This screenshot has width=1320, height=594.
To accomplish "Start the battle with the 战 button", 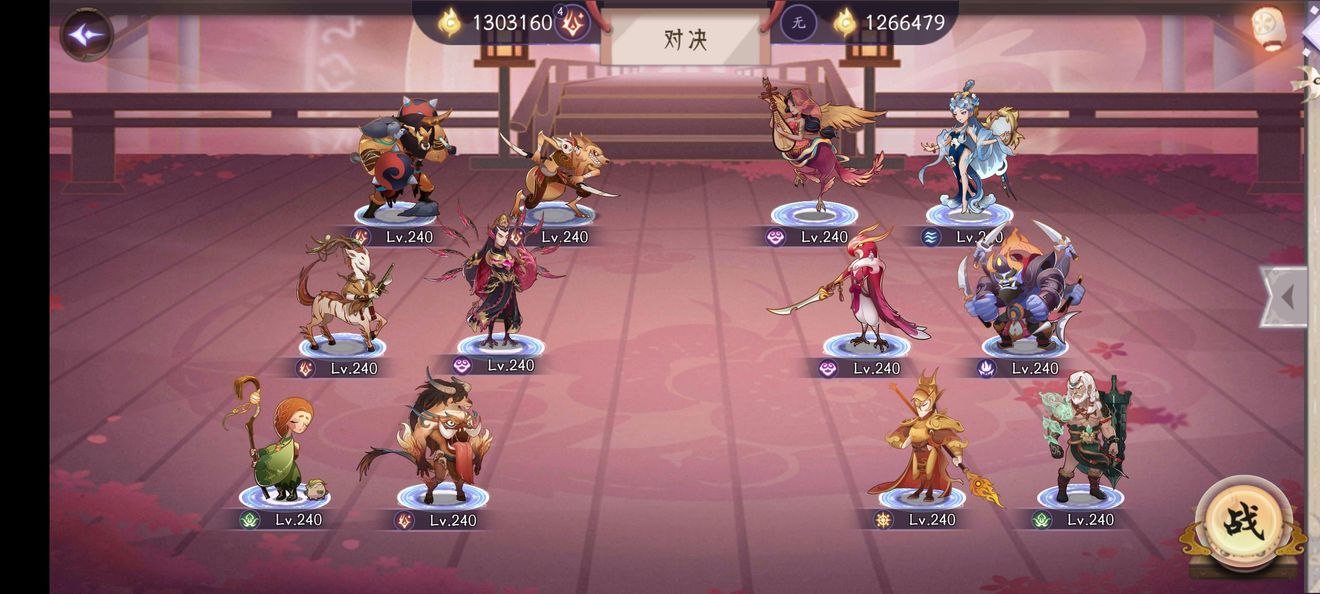I will pyautogui.click(x=1243, y=522).
